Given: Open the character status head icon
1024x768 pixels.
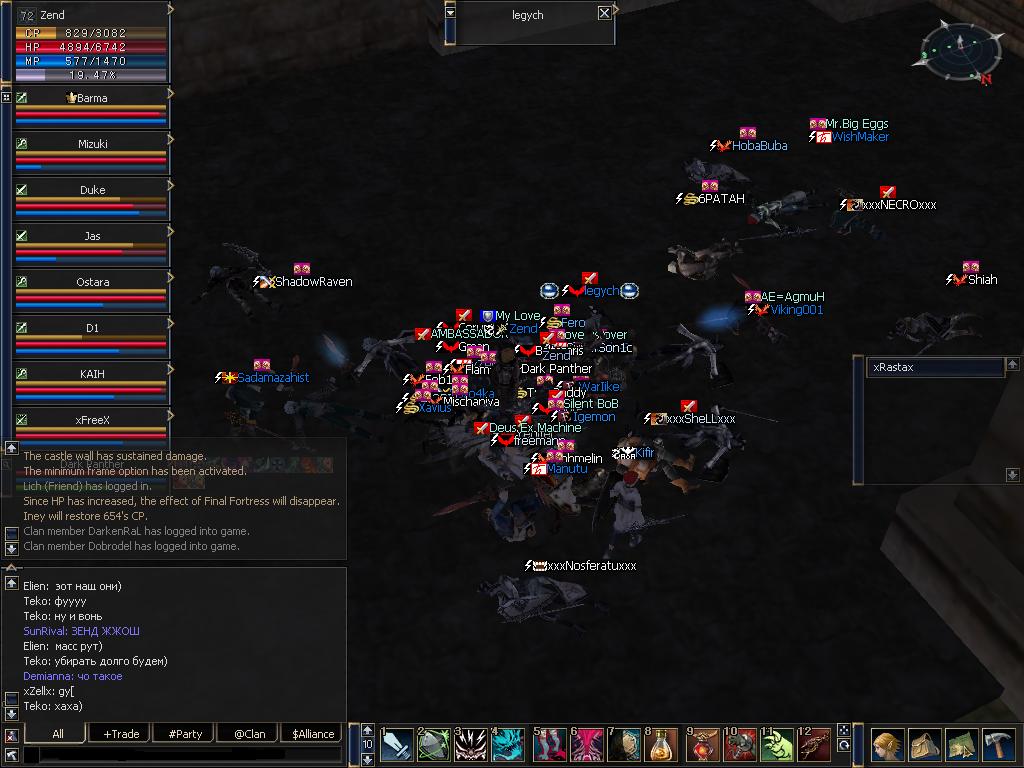Looking at the screenshot, I should 886,746.
